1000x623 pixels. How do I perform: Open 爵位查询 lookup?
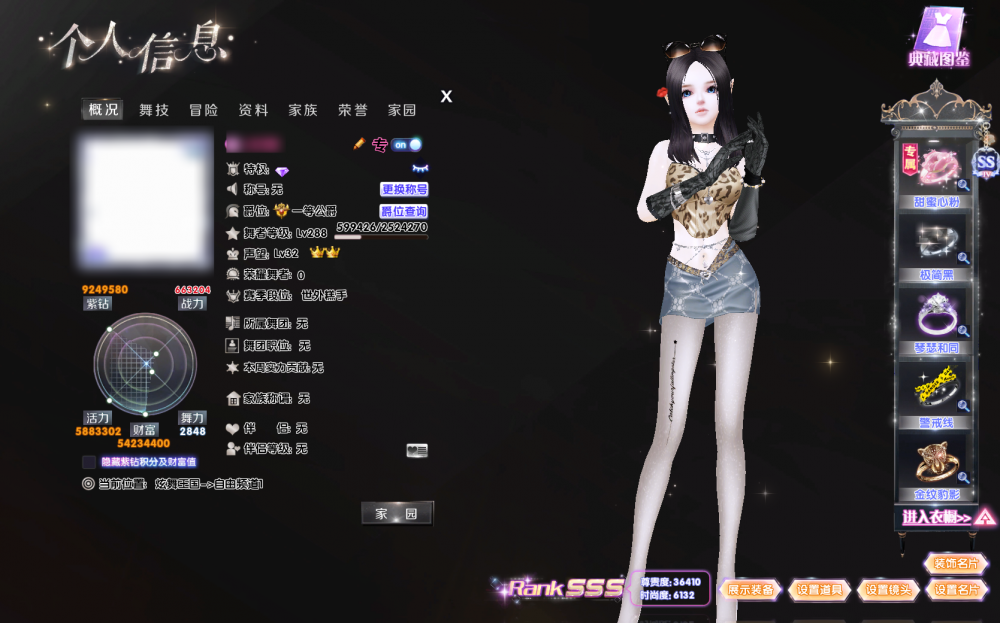tap(404, 211)
